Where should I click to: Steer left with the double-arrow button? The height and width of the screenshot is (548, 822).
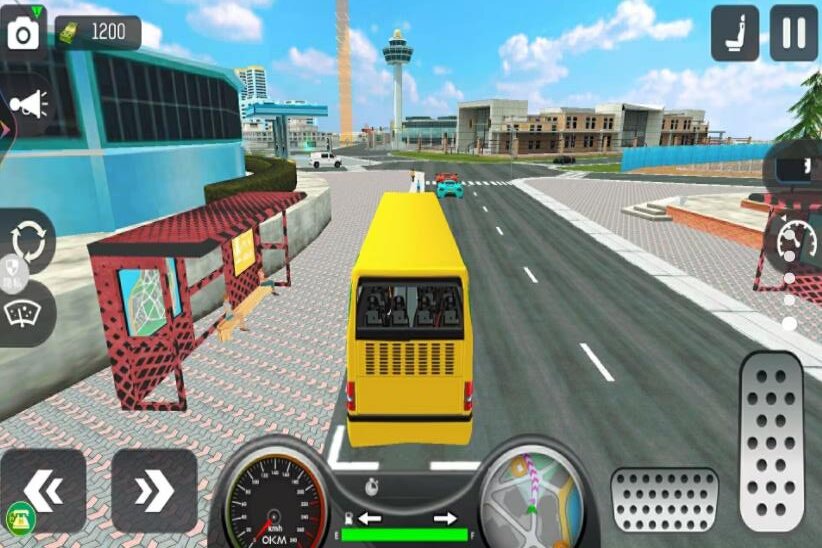tap(43, 490)
